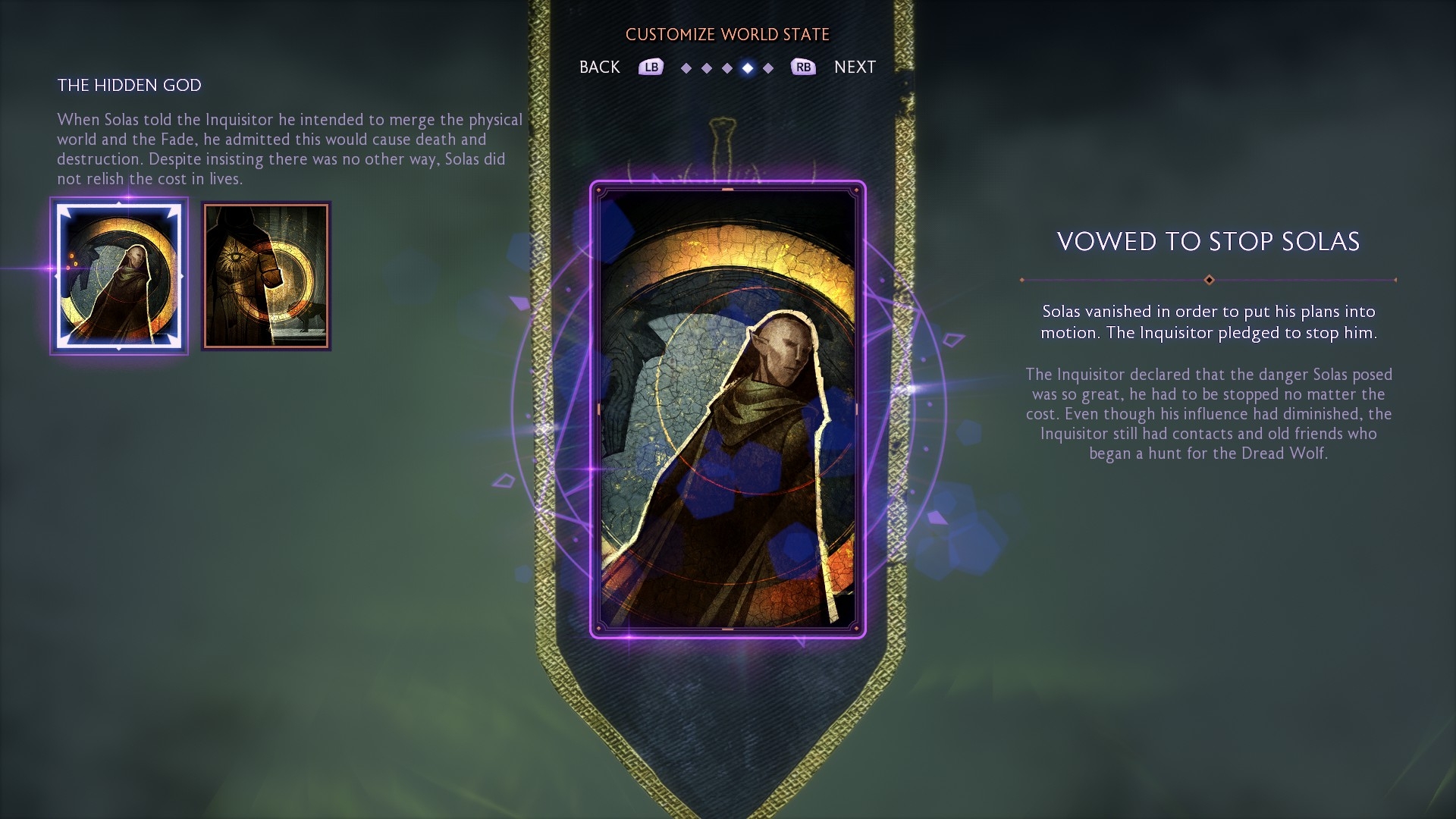
Task: Click the CUSTOMIZE WORLD STATE title
Action: (x=727, y=34)
